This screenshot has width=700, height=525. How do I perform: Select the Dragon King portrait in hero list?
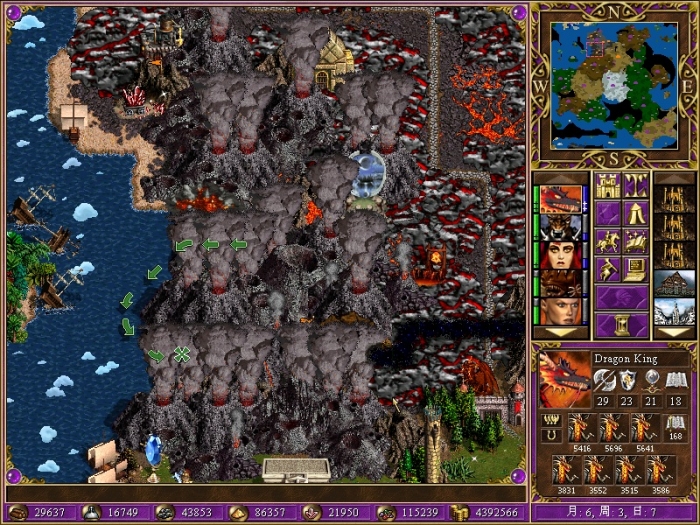click(561, 198)
